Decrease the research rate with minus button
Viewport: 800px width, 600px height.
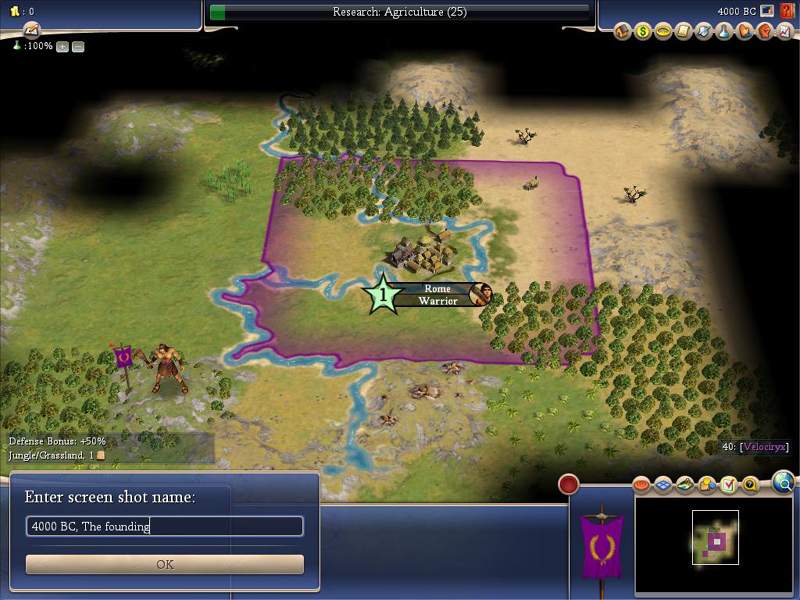tap(78, 47)
